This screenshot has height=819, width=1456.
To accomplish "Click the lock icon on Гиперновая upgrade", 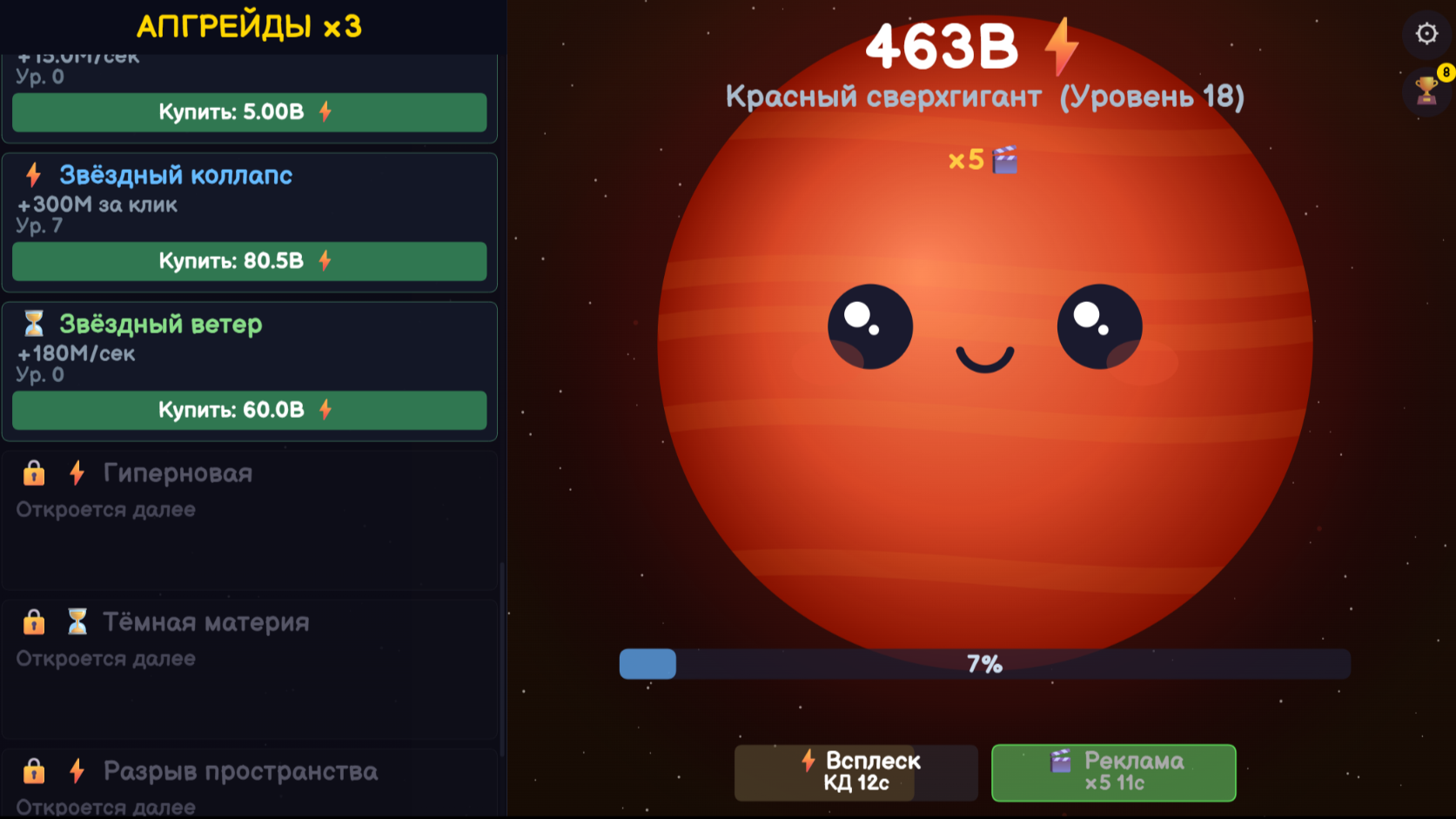I will tap(33, 473).
